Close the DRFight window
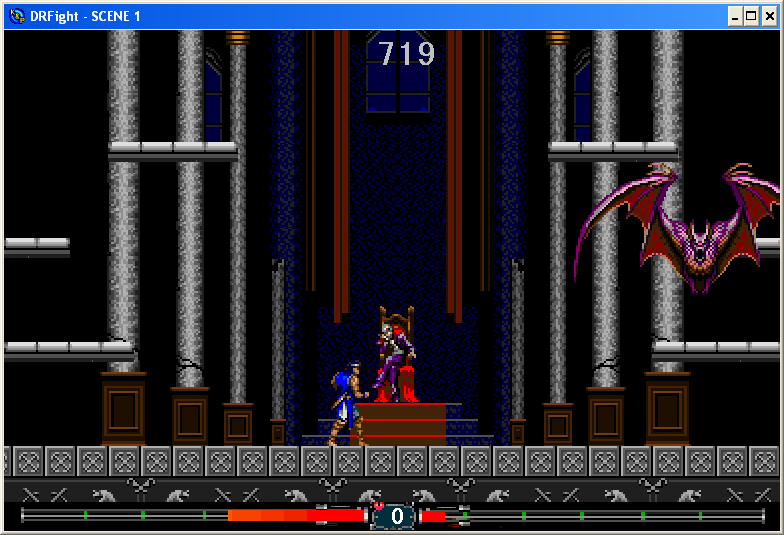The height and width of the screenshot is (535, 784). (769, 16)
